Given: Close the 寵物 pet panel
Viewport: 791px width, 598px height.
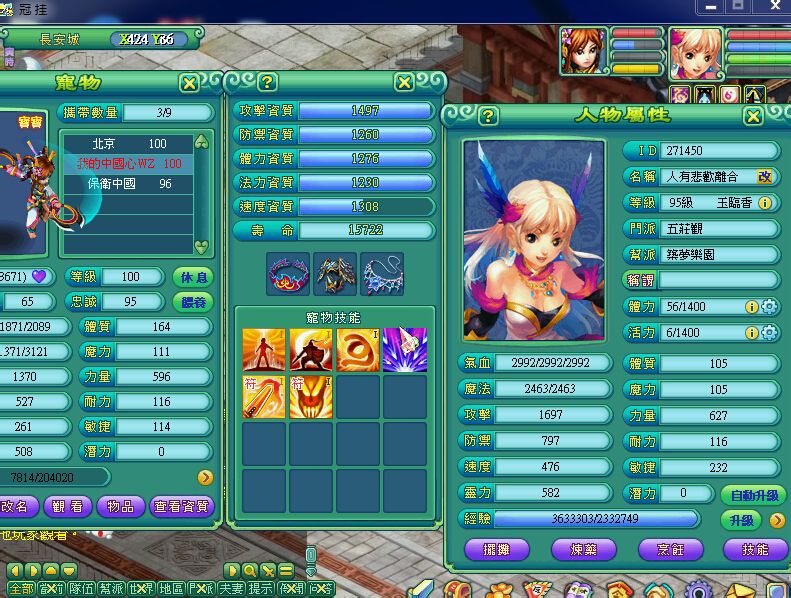Looking at the screenshot, I should click(189, 83).
